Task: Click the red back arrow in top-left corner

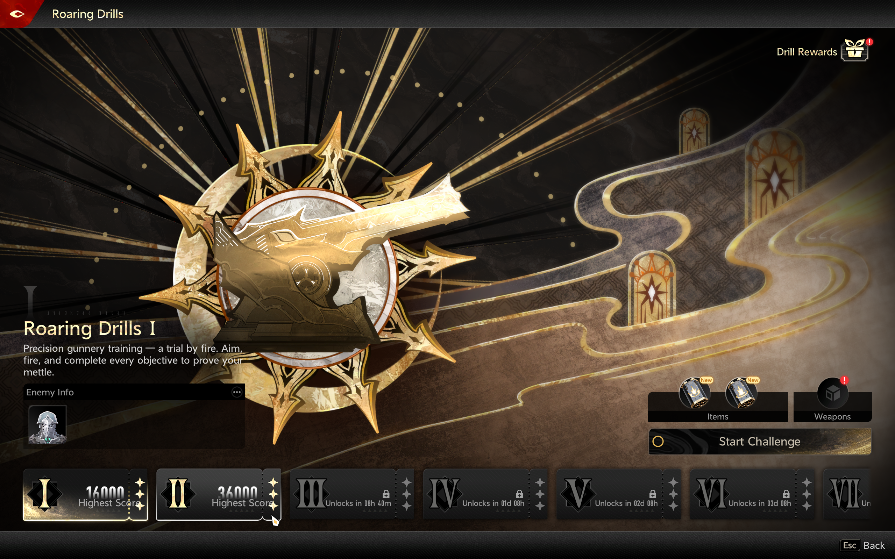Action: click(20, 13)
